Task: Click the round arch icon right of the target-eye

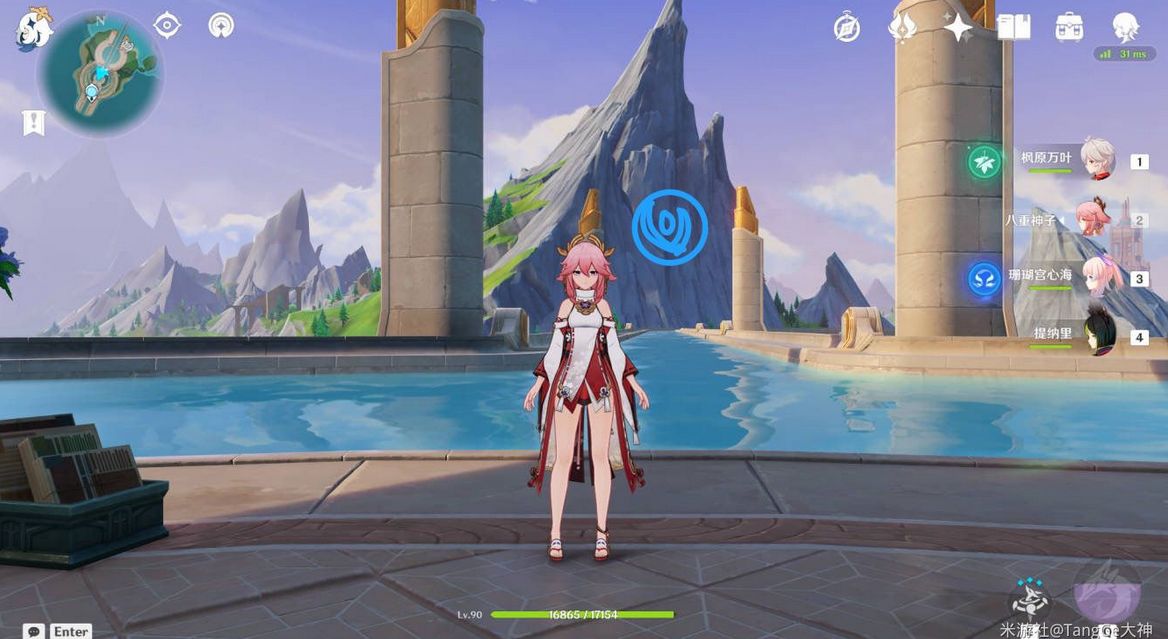Action: click(221, 25)
